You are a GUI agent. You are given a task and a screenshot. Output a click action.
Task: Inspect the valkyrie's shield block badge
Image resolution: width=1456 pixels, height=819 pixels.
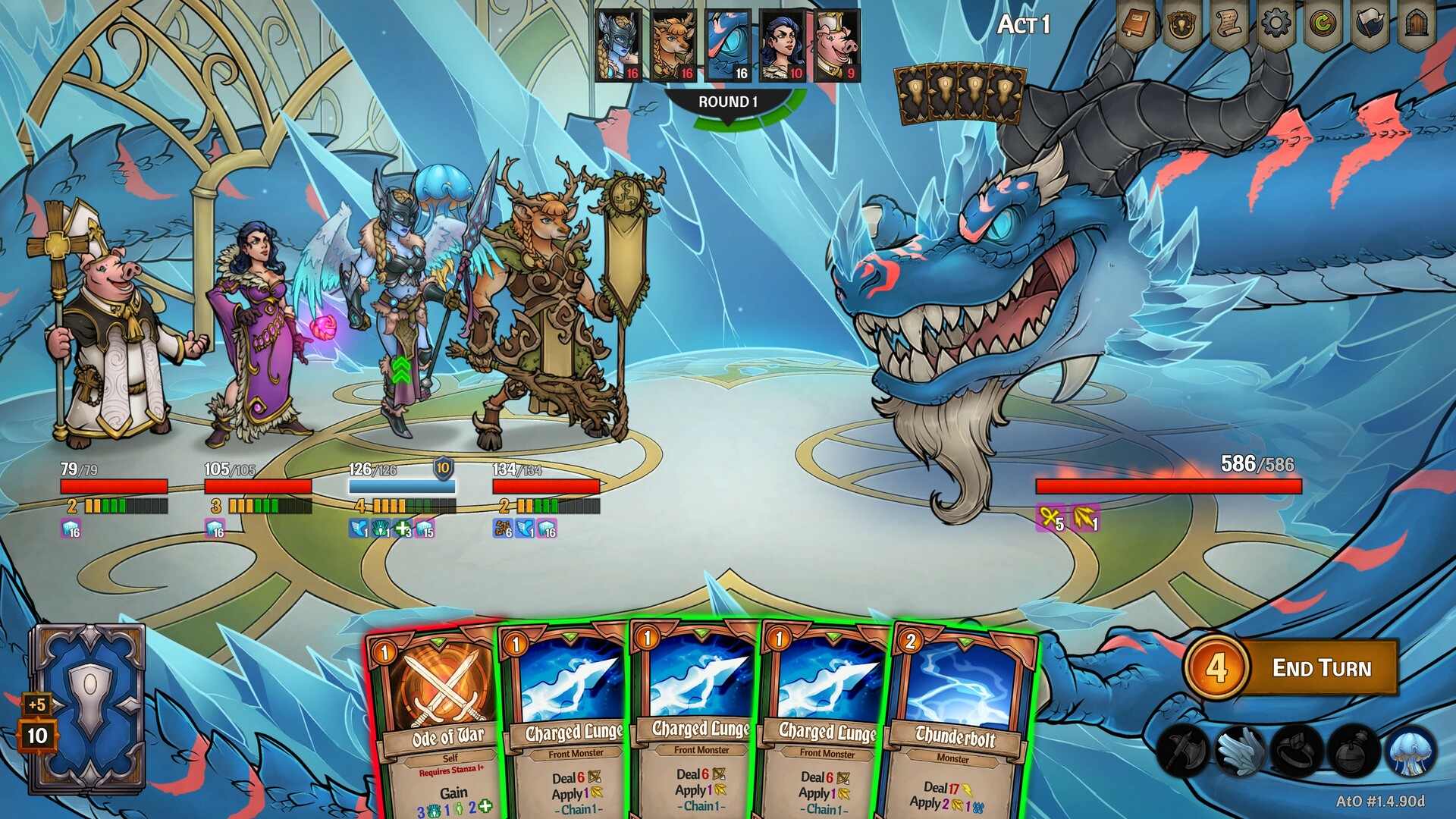[x=443, y=468]
